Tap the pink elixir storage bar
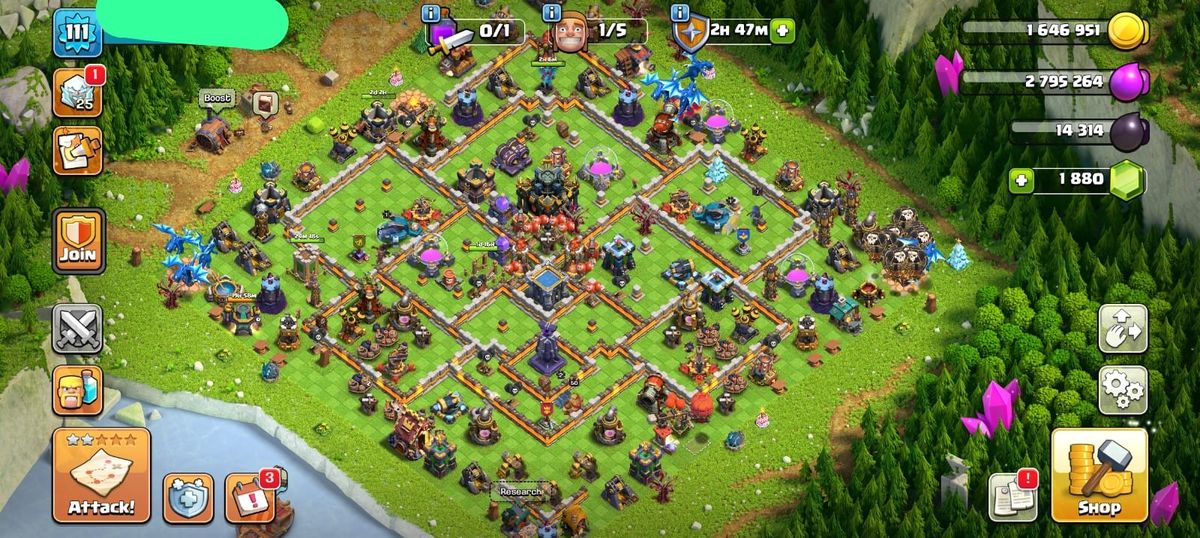The height and width of the screenshot is (538, 1200). tap(1050, 82)
